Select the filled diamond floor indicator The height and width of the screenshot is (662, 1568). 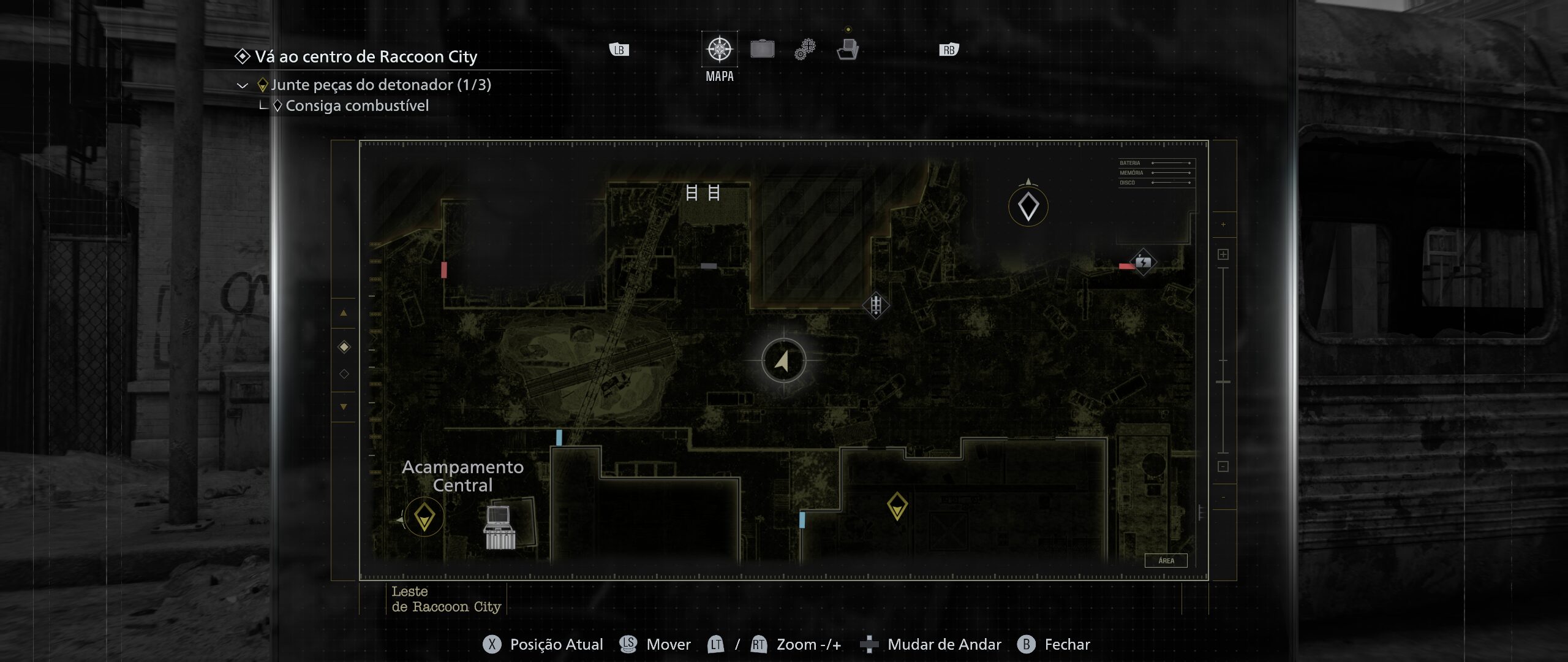(344, 348)
